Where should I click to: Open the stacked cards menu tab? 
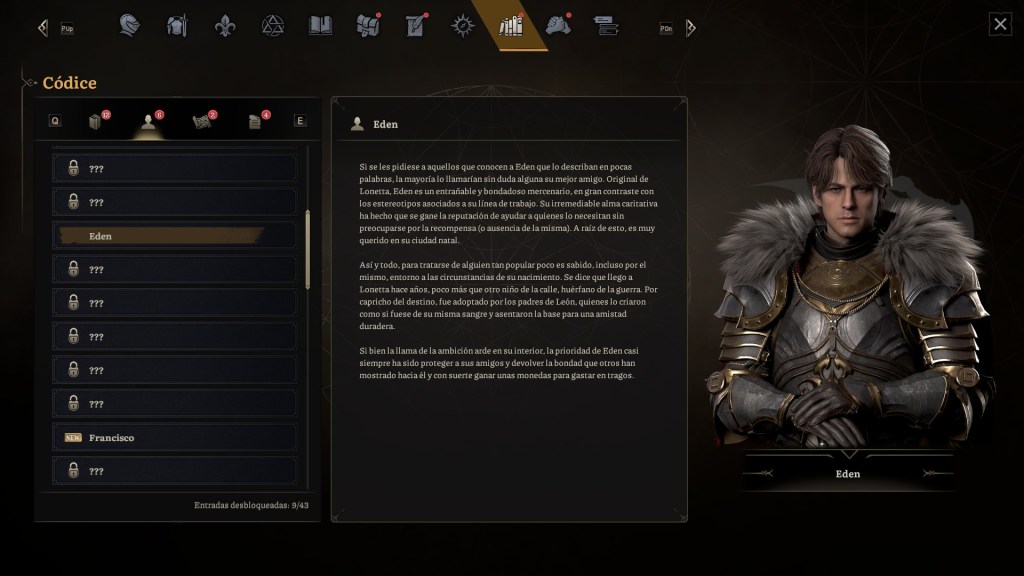[x=605, y=25]
